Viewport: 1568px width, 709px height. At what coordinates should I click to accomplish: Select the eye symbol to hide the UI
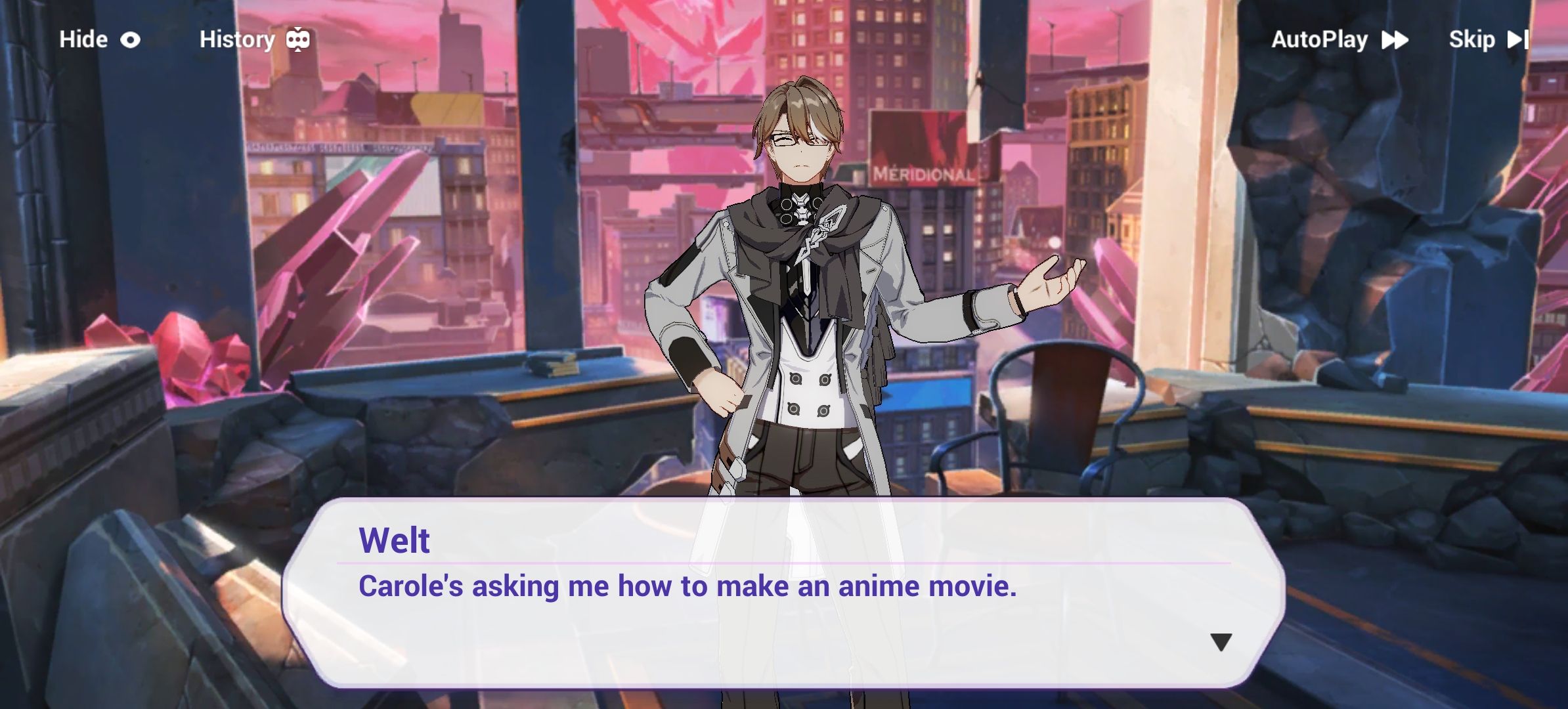(x=131, y=39)
